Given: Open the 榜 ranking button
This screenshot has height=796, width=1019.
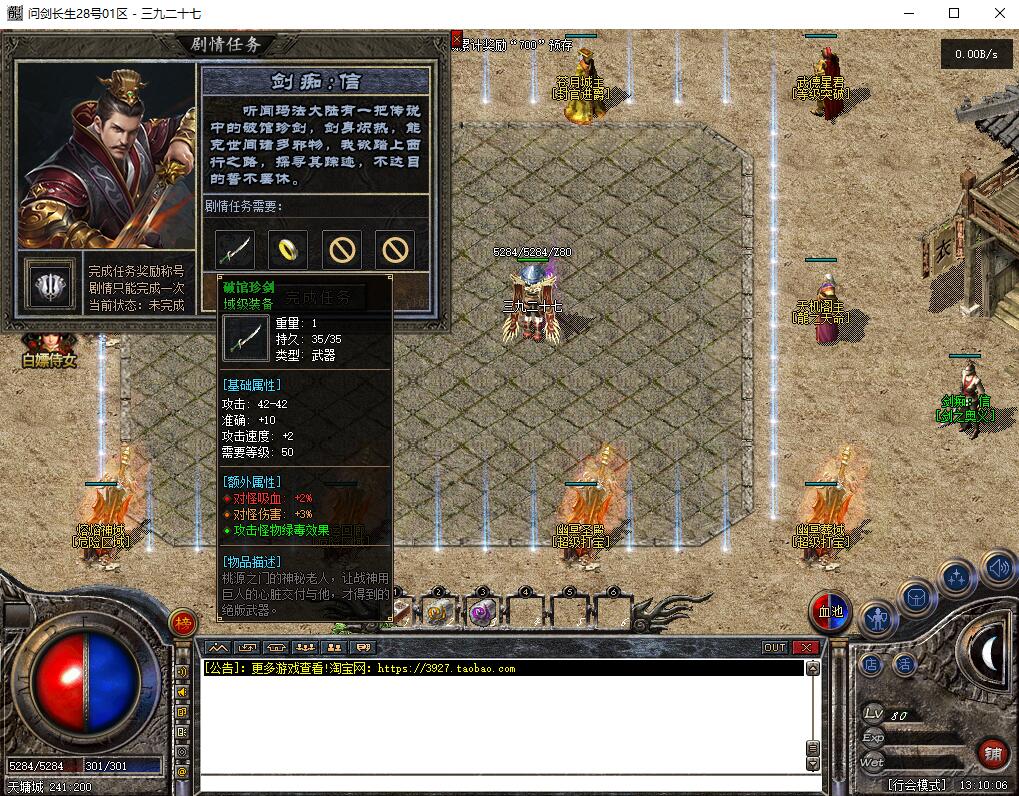Looking at the screenshot, I should 183,622.
